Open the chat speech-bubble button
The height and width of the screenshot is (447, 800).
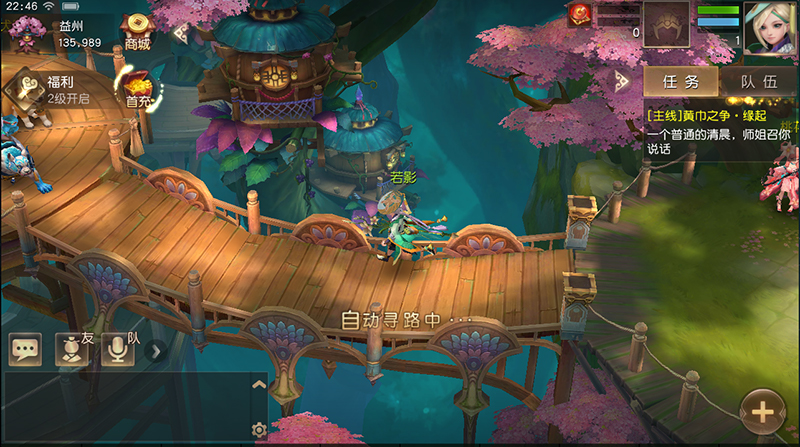tap(25, 349)
